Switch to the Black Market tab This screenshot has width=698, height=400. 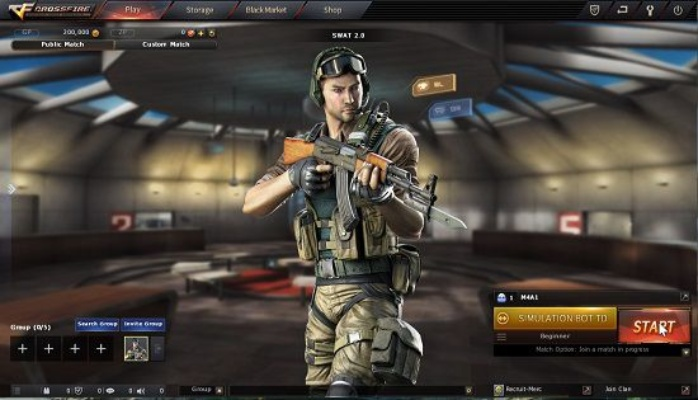point(264,9)
